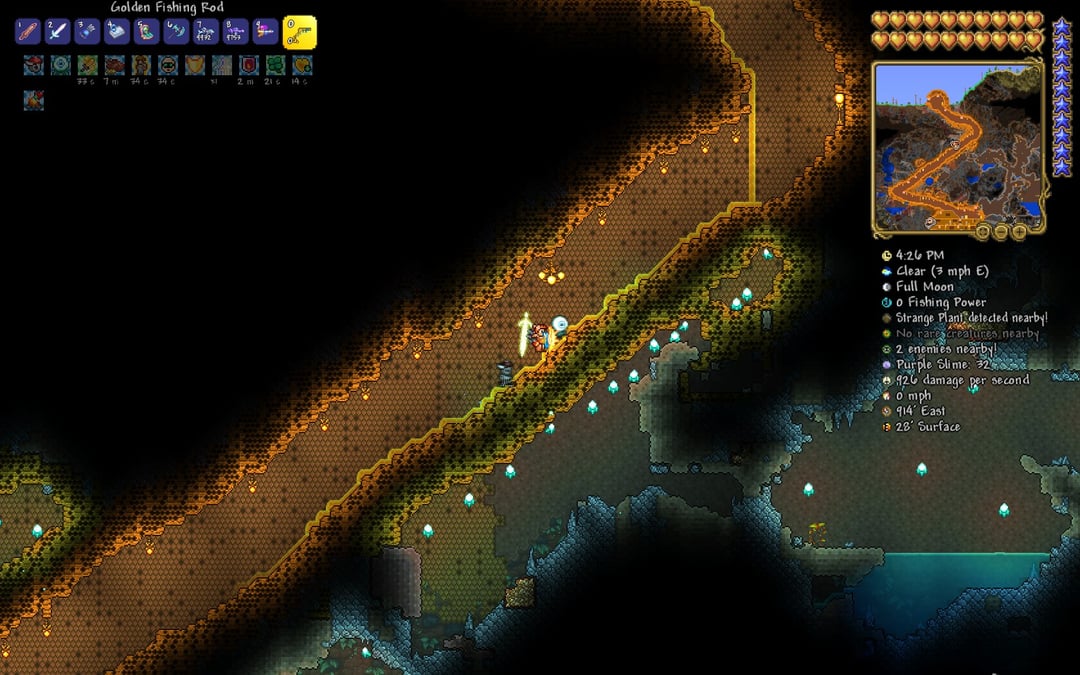The image size is (1080, 675).
Task: Select the Golden Fishing Rod slot
Action: pyautogui.click(x=299, y=32)
